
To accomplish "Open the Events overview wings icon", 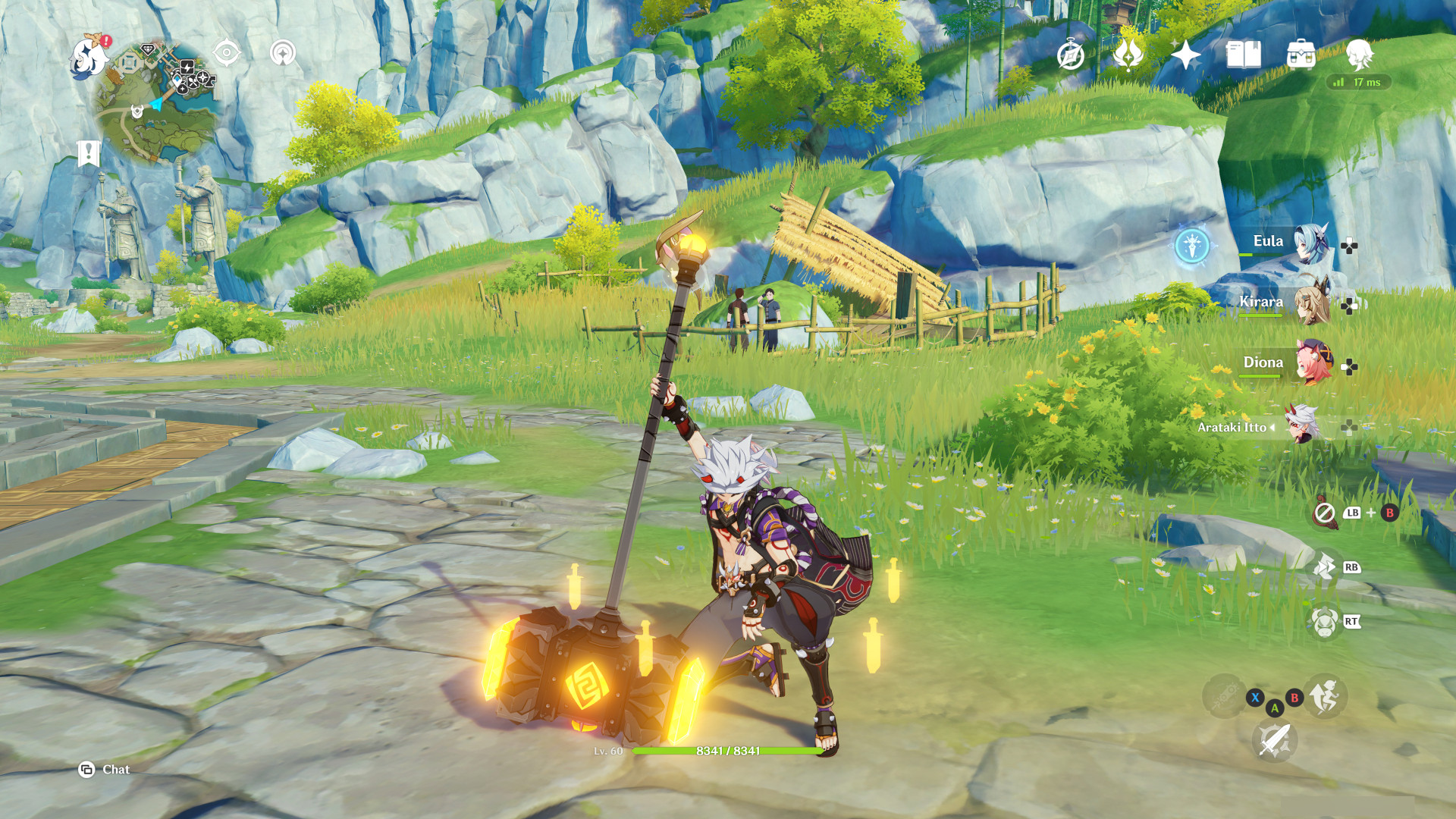I will [1128, 55].
